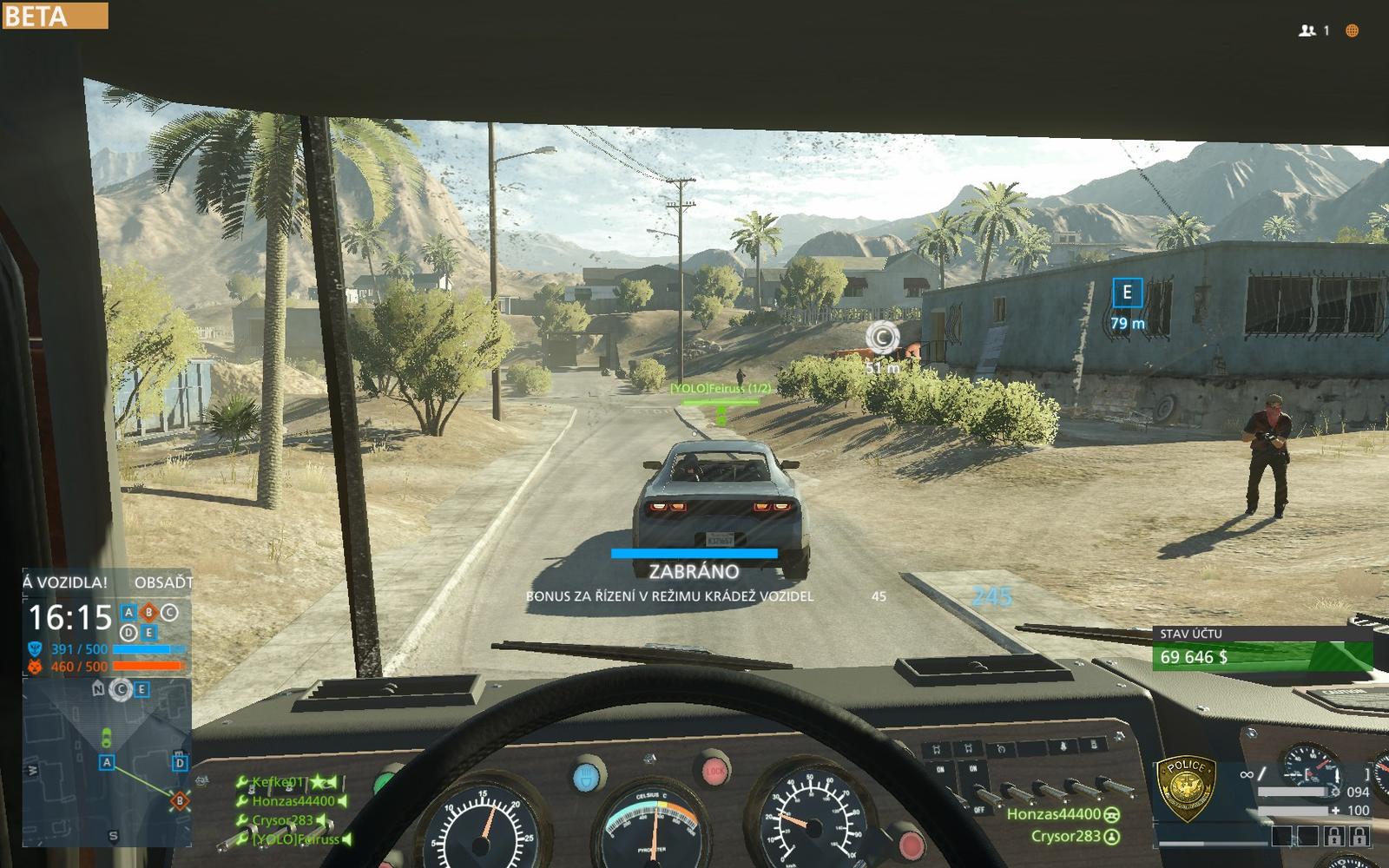Click the orange criminal team score icon
Image resolution: width=1389 pixels, height=868 pixels.
[35, 667]
